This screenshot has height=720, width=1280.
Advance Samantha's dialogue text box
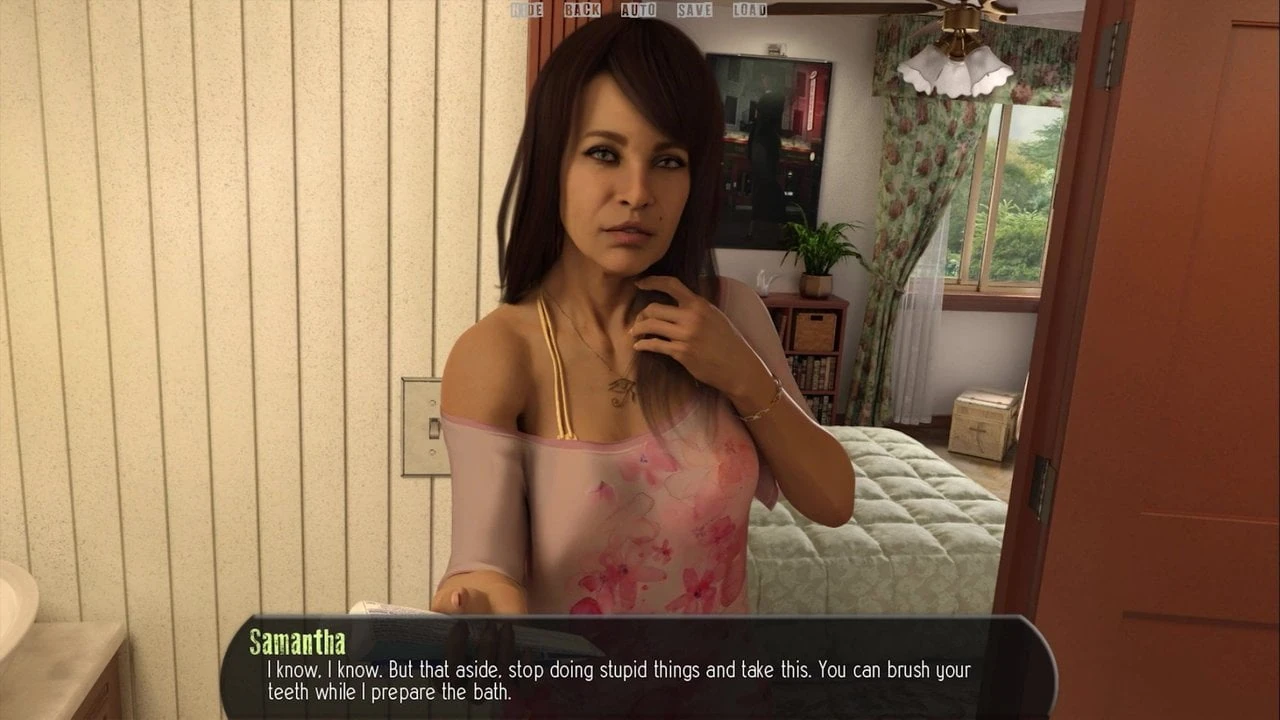(x=638, y=668)
